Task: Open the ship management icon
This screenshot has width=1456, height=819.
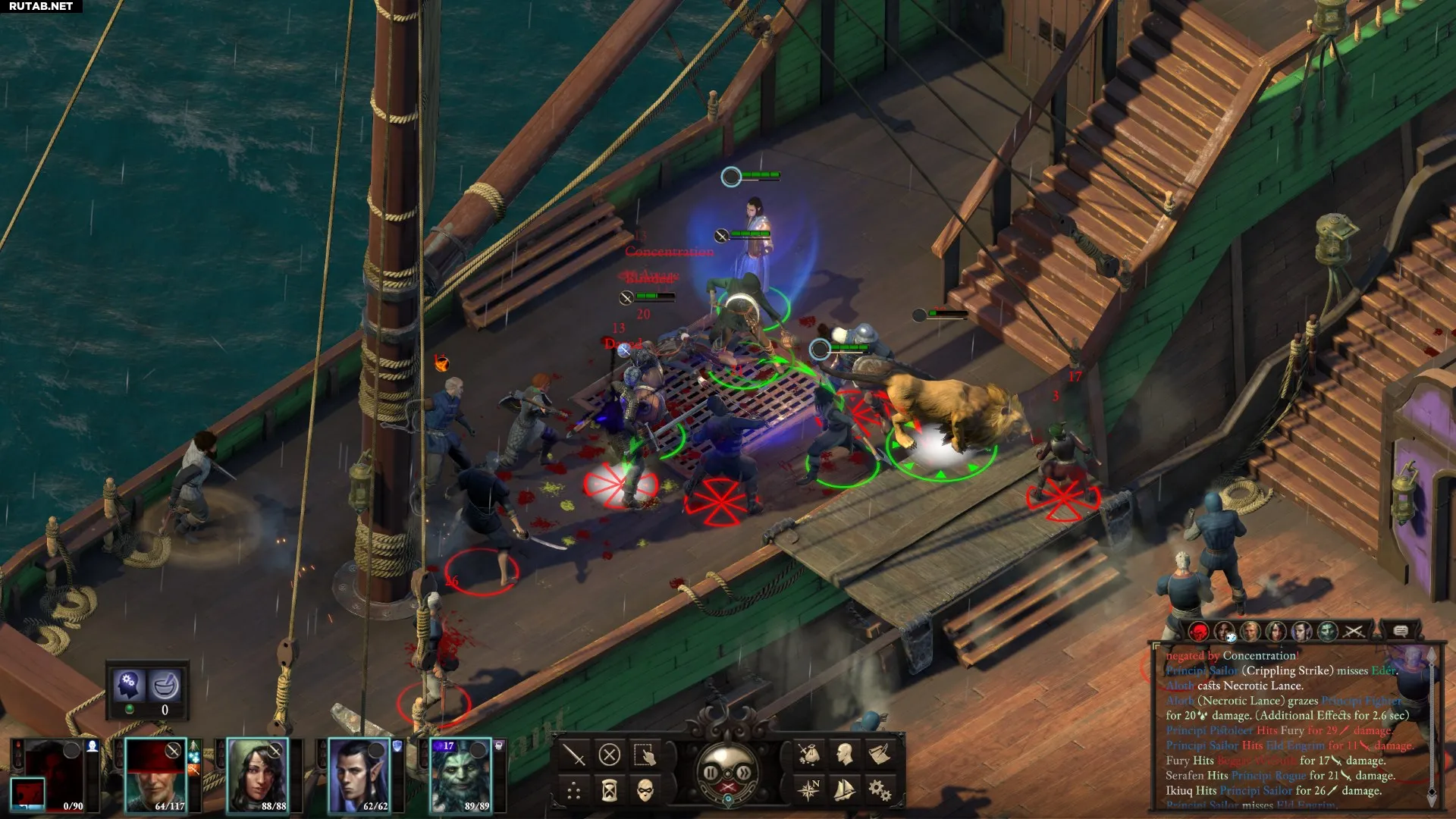Action: click(844, 790)
